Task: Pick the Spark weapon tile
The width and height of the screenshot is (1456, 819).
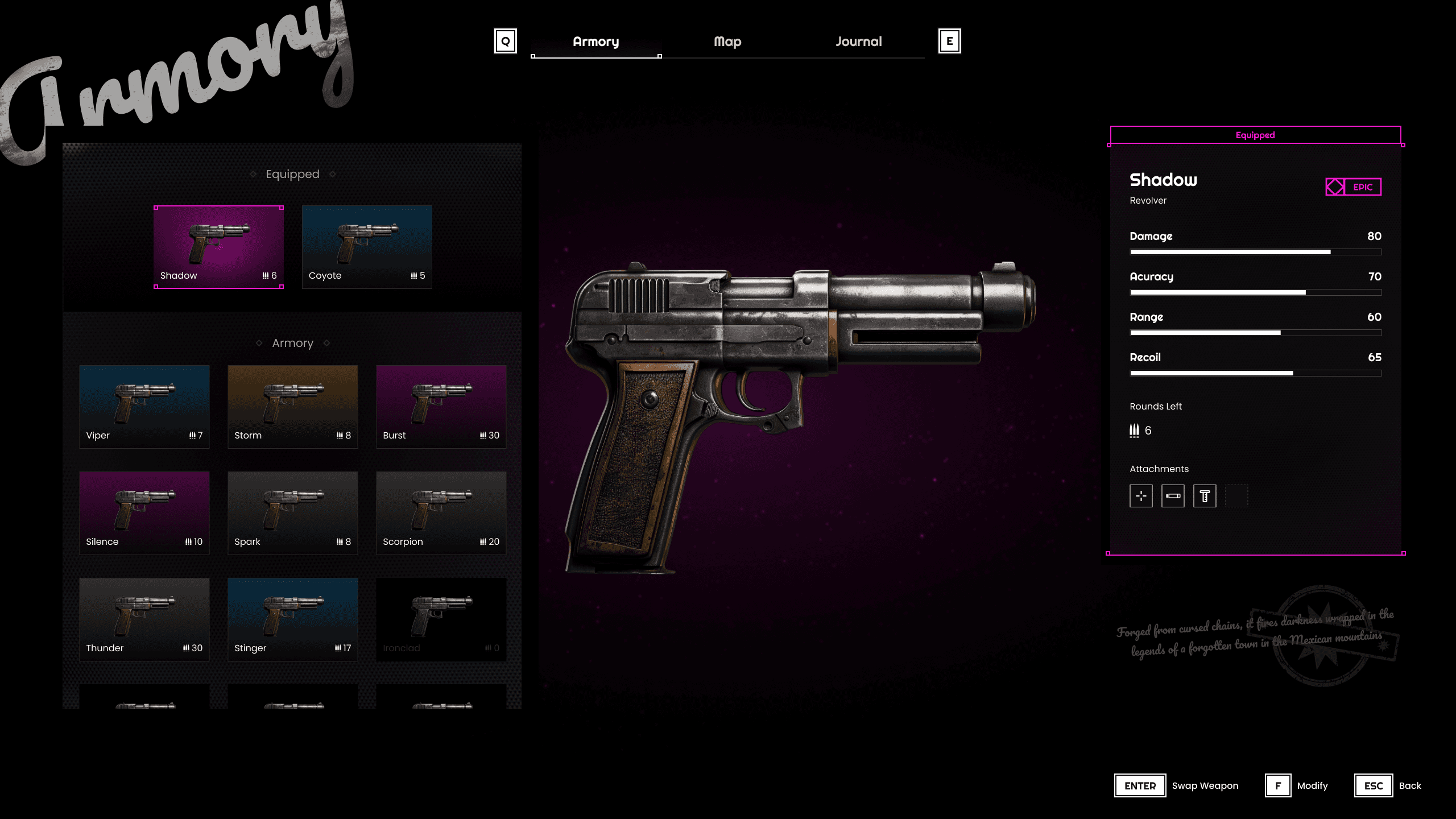Action: 293,513
